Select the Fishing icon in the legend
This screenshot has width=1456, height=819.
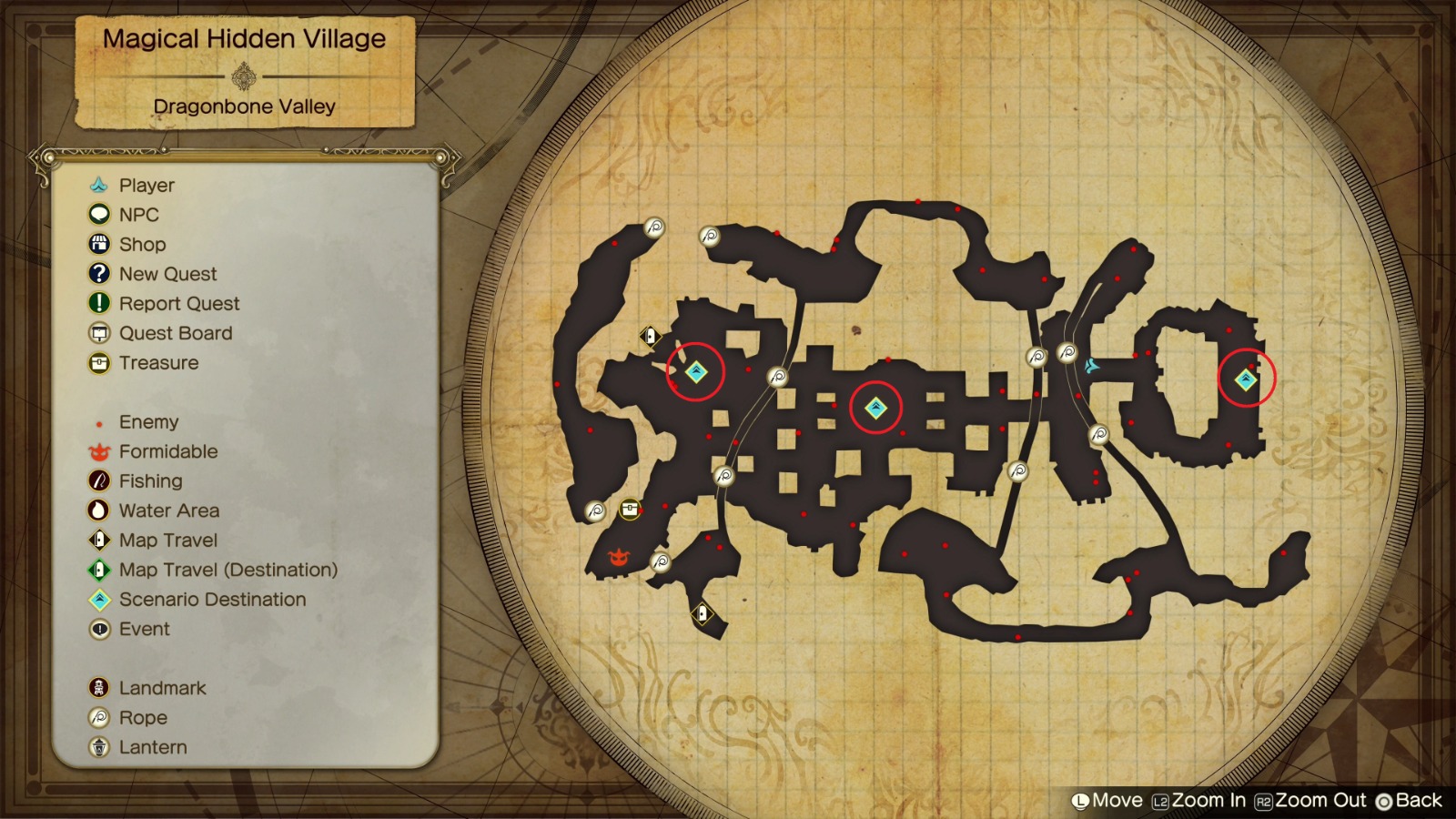tap(97, 480)
